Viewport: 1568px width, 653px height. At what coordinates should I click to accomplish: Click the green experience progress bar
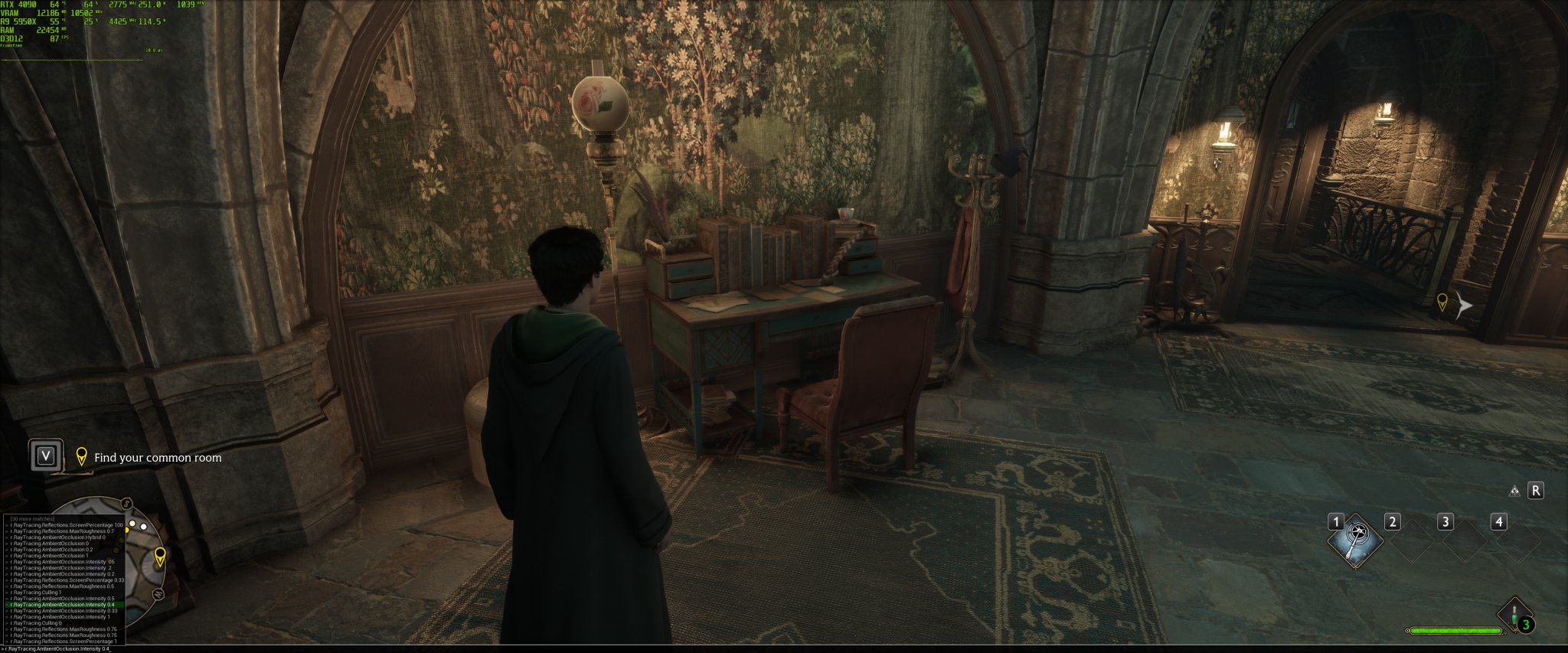point(1456,631)
